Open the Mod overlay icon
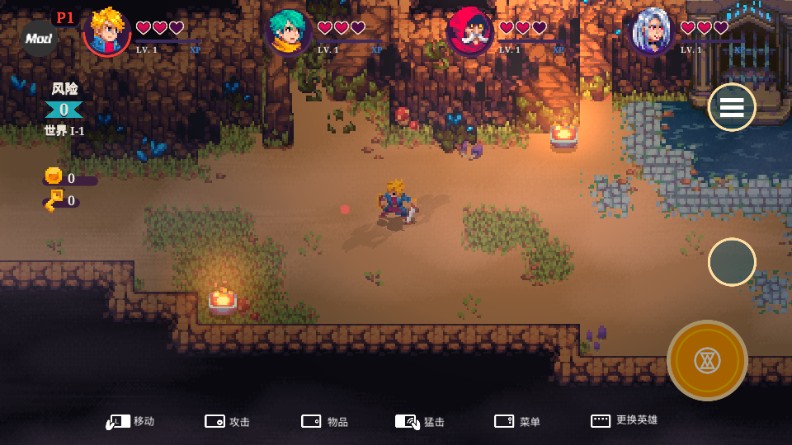The image size is (792, 445). pos(40,39)
